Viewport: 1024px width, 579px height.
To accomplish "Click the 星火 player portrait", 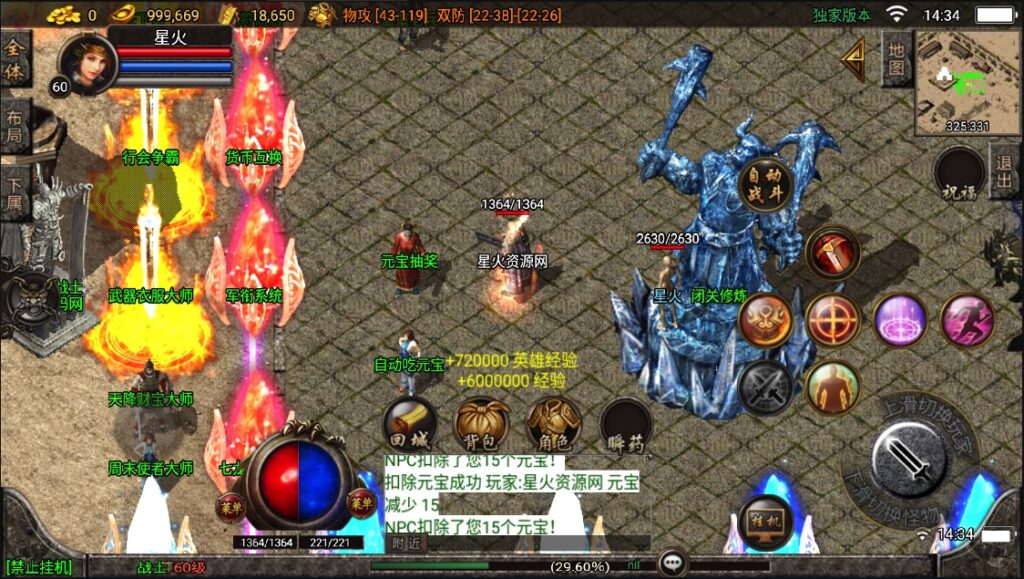I will 88,63.
